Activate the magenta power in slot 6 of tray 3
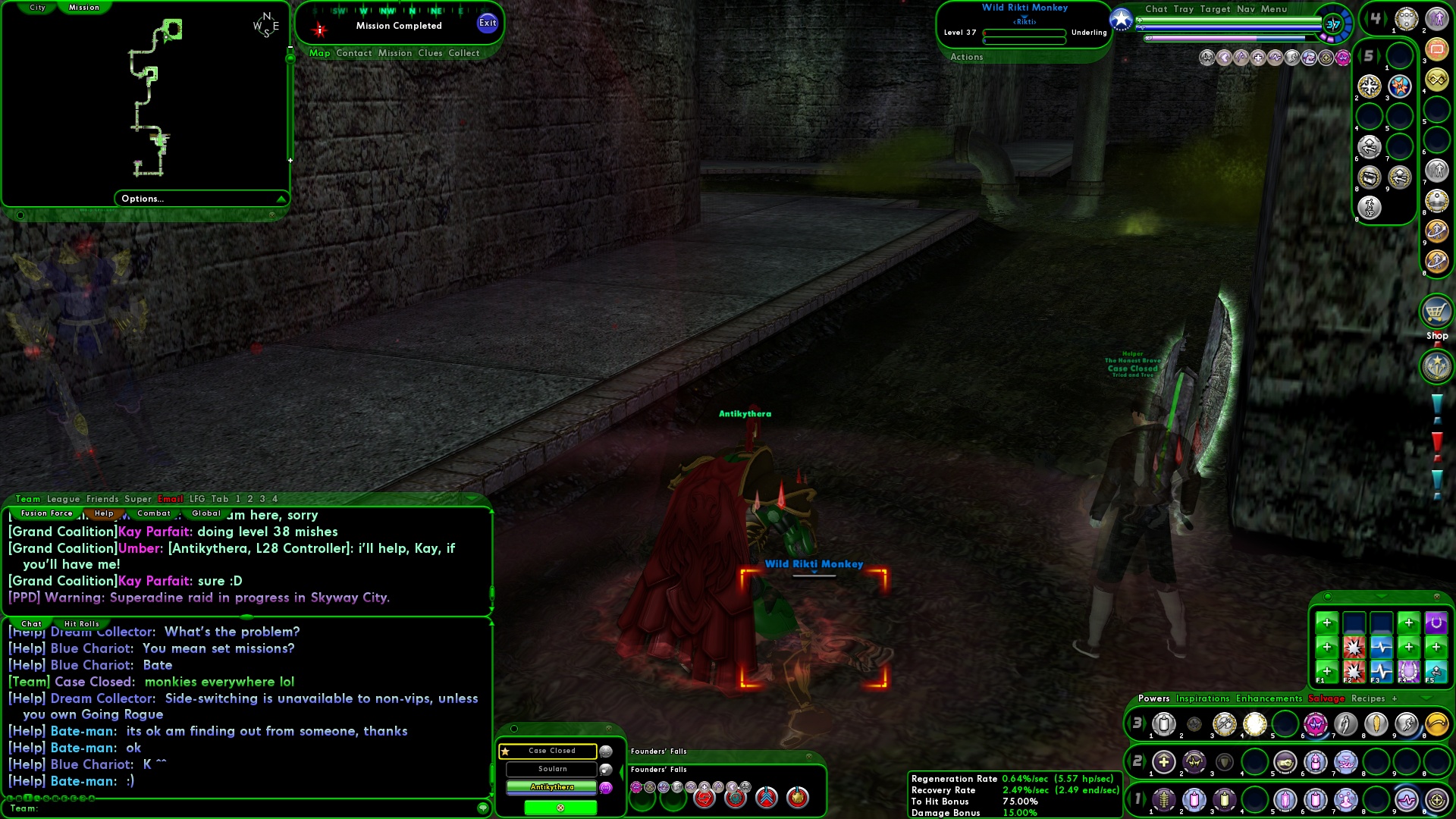The image size is (1456, 819). [x=1315, y=724]
